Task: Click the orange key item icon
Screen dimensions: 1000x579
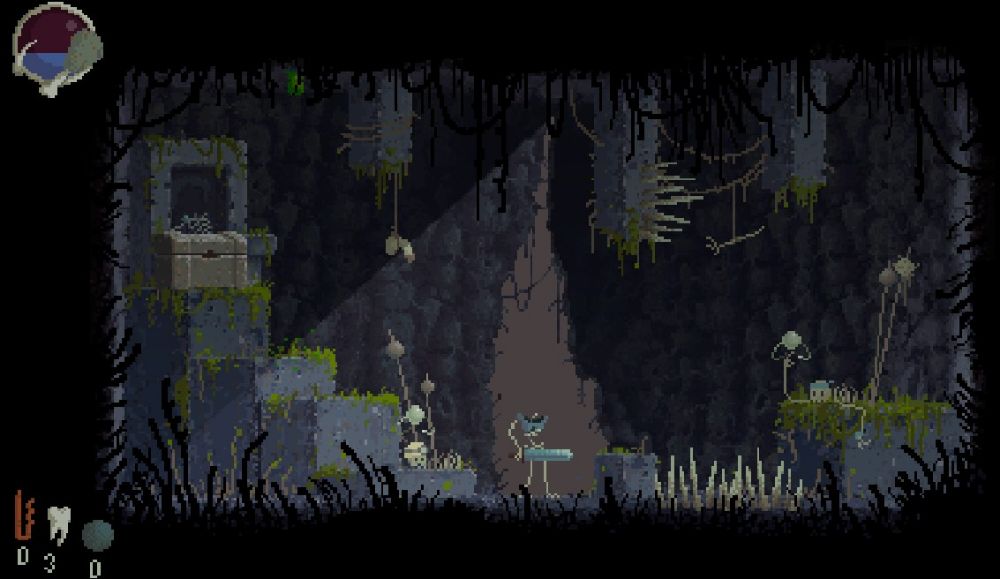Action: pos(23,517)
